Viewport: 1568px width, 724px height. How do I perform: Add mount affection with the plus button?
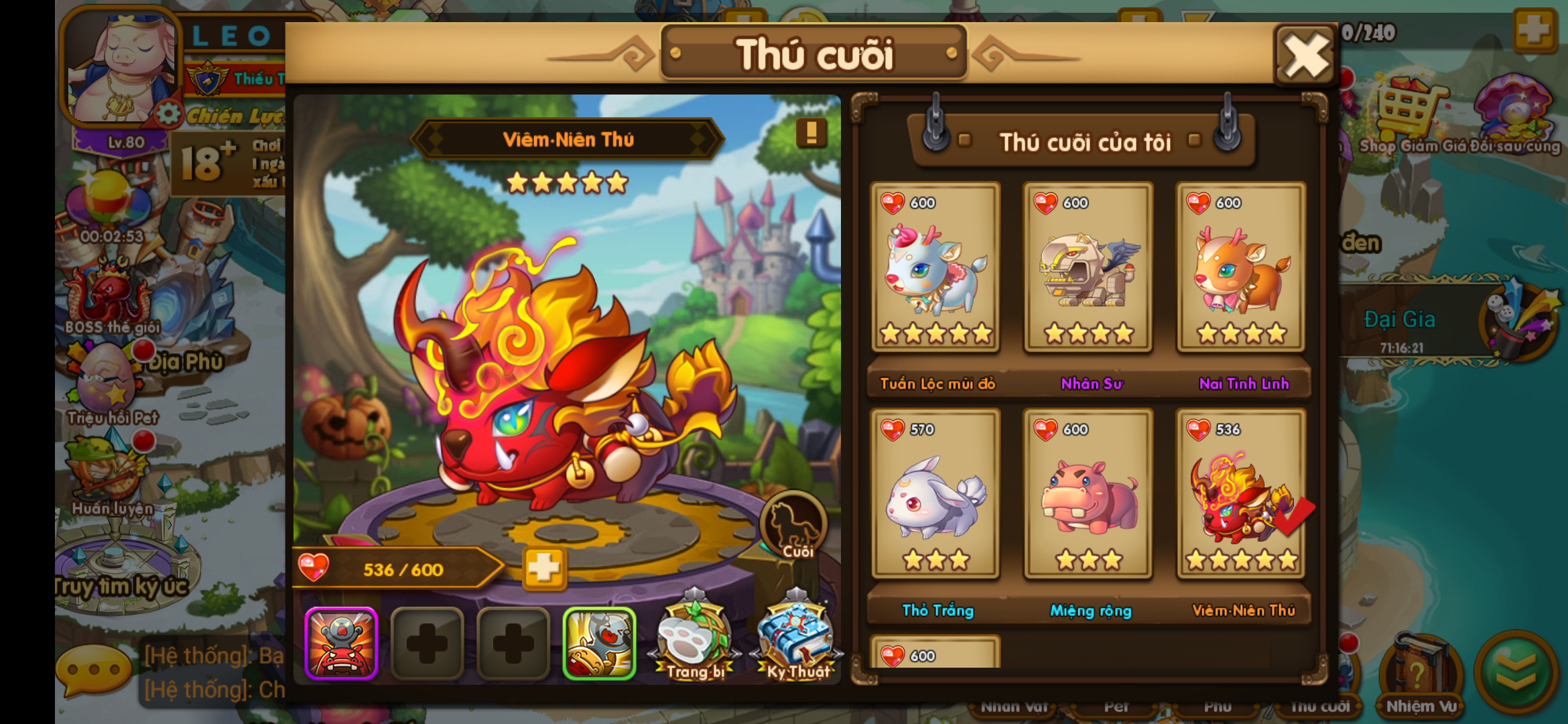coord(543,569)
